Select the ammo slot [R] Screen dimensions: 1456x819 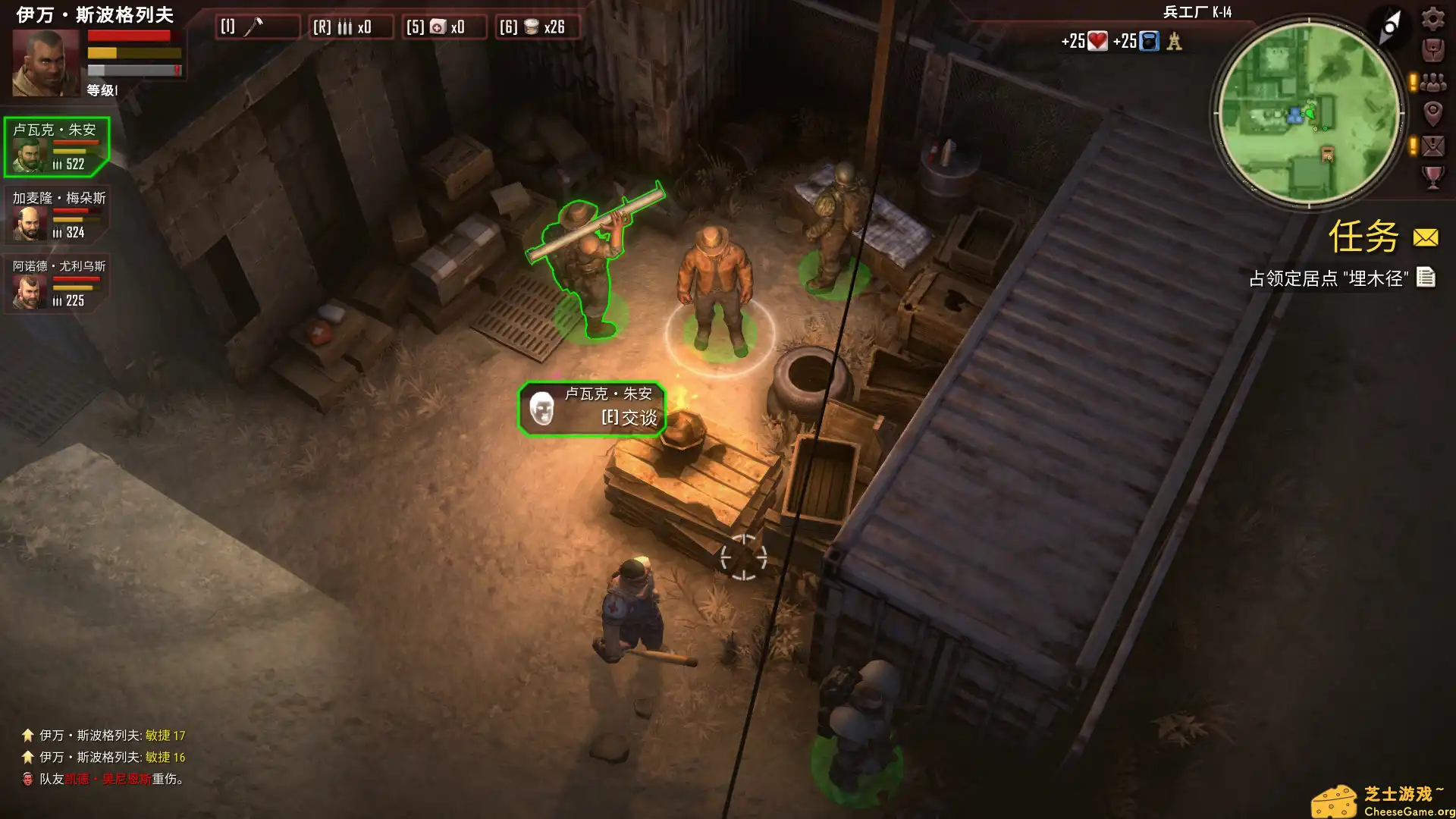coord(351,27)
